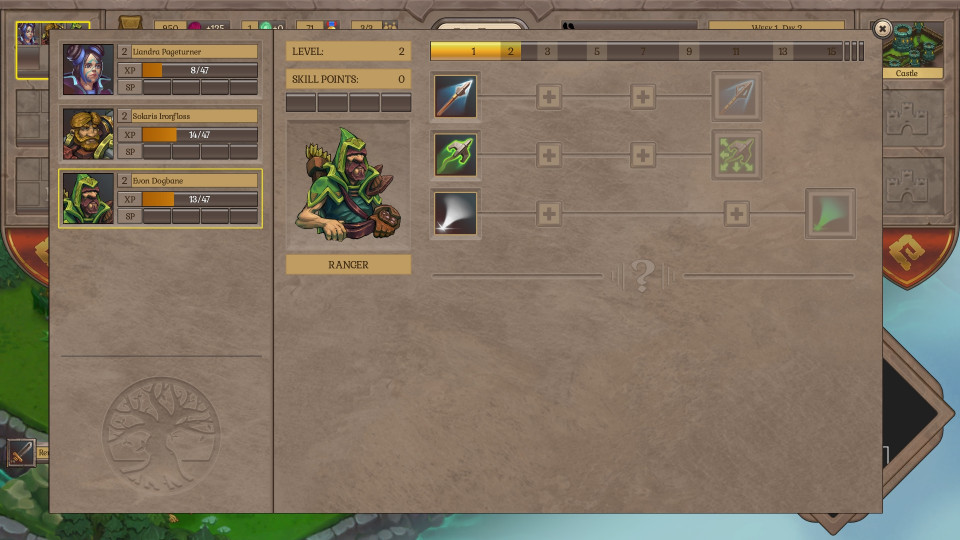Select hero Liandra Pageturner
The width and height of the screenshot is (960, 540).
[x=160, y=69]
